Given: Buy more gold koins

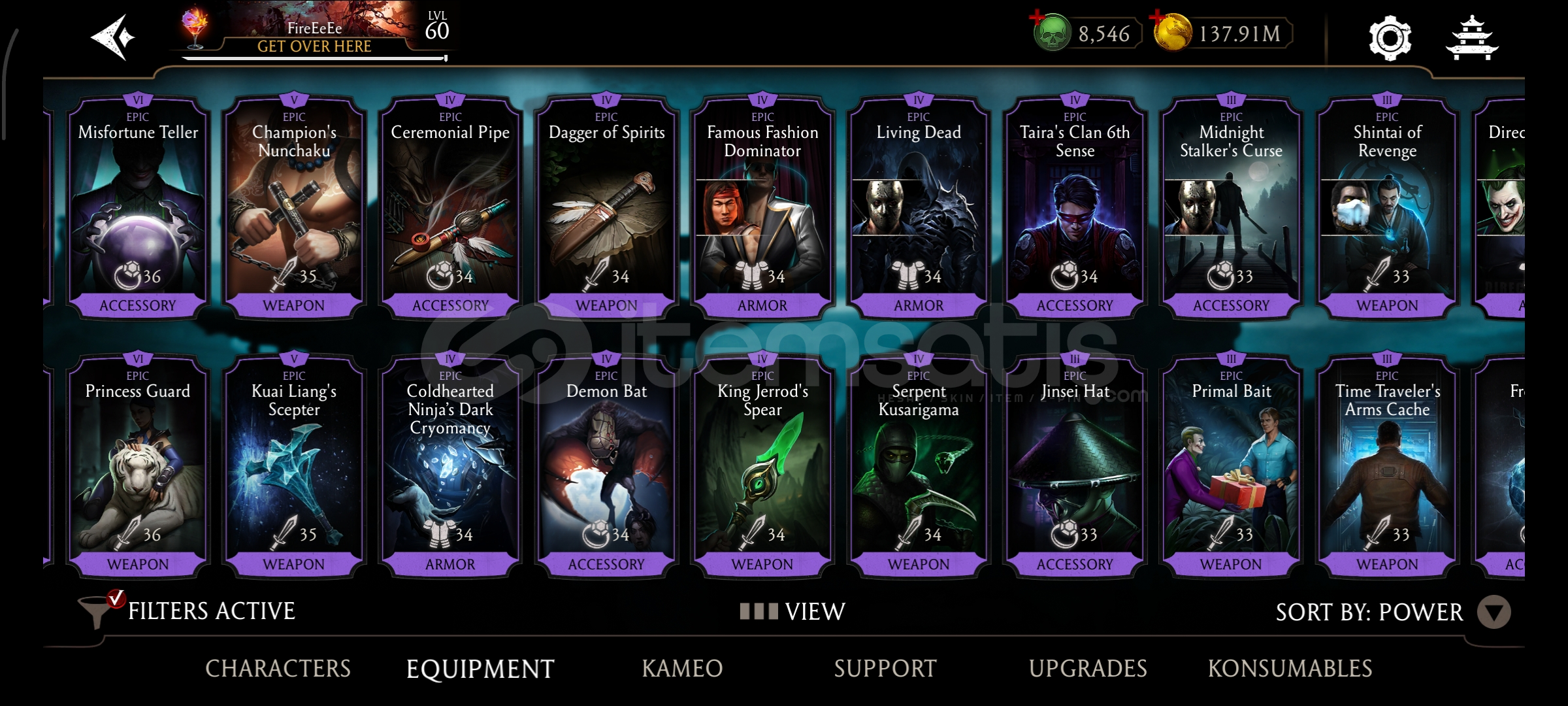Looking at the screenshot, I should click(1172, 33).
